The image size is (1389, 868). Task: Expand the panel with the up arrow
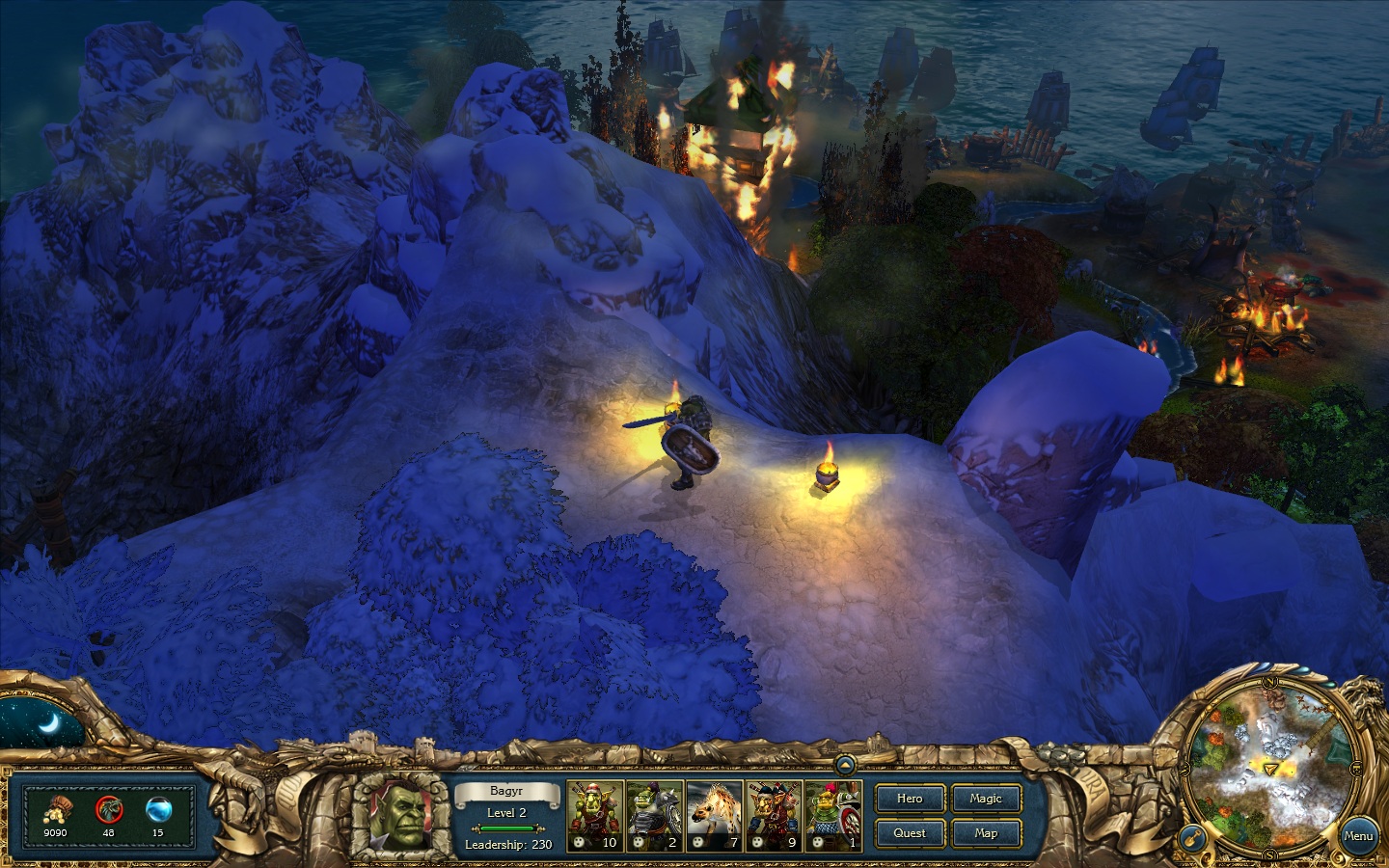point(845,765)
